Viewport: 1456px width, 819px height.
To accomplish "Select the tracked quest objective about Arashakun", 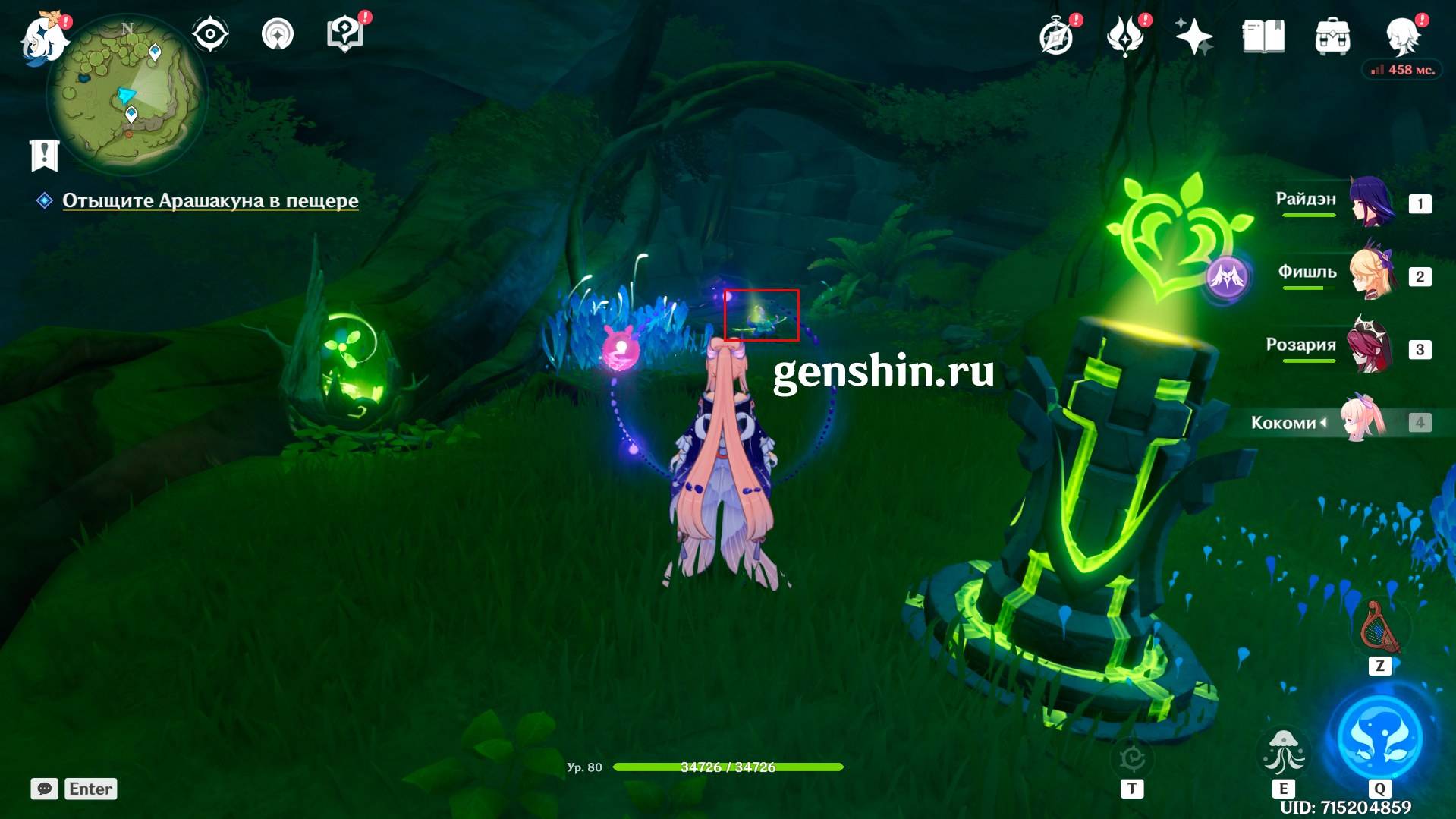I will [x=210, y=200].
